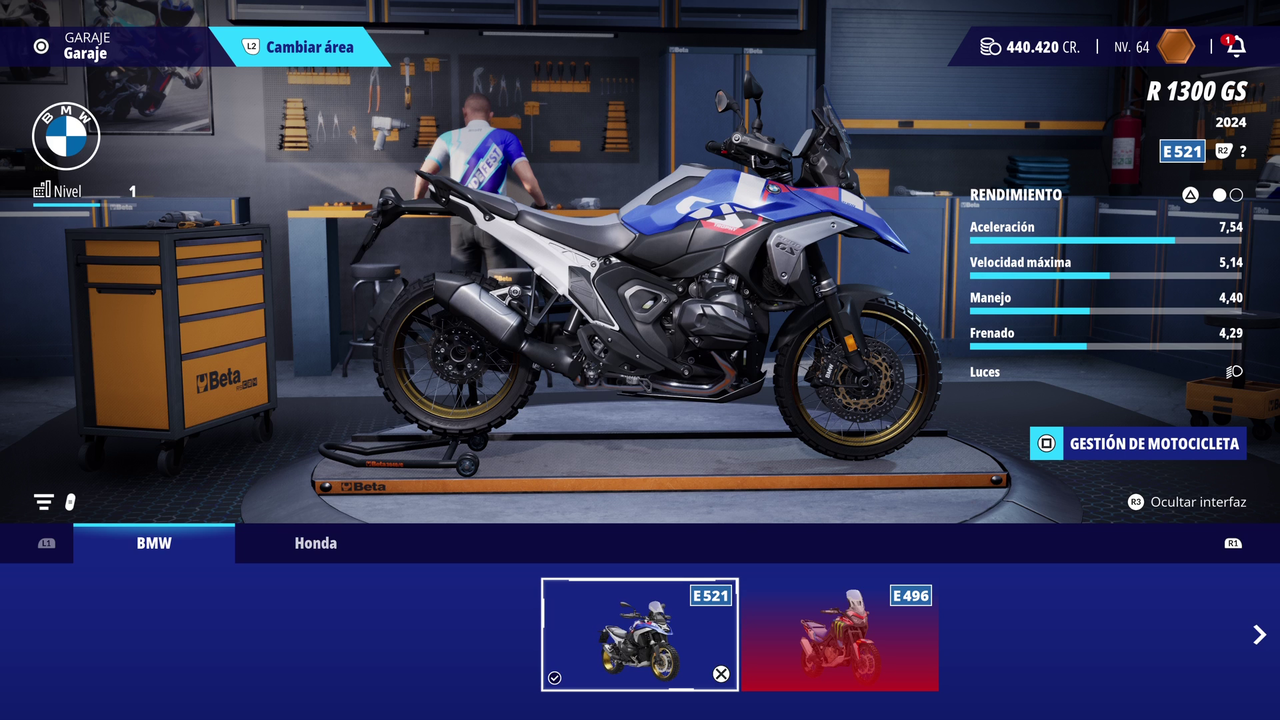
Task: Hide the interface via Ocultar interfaz
Action: coord(1187,502)
